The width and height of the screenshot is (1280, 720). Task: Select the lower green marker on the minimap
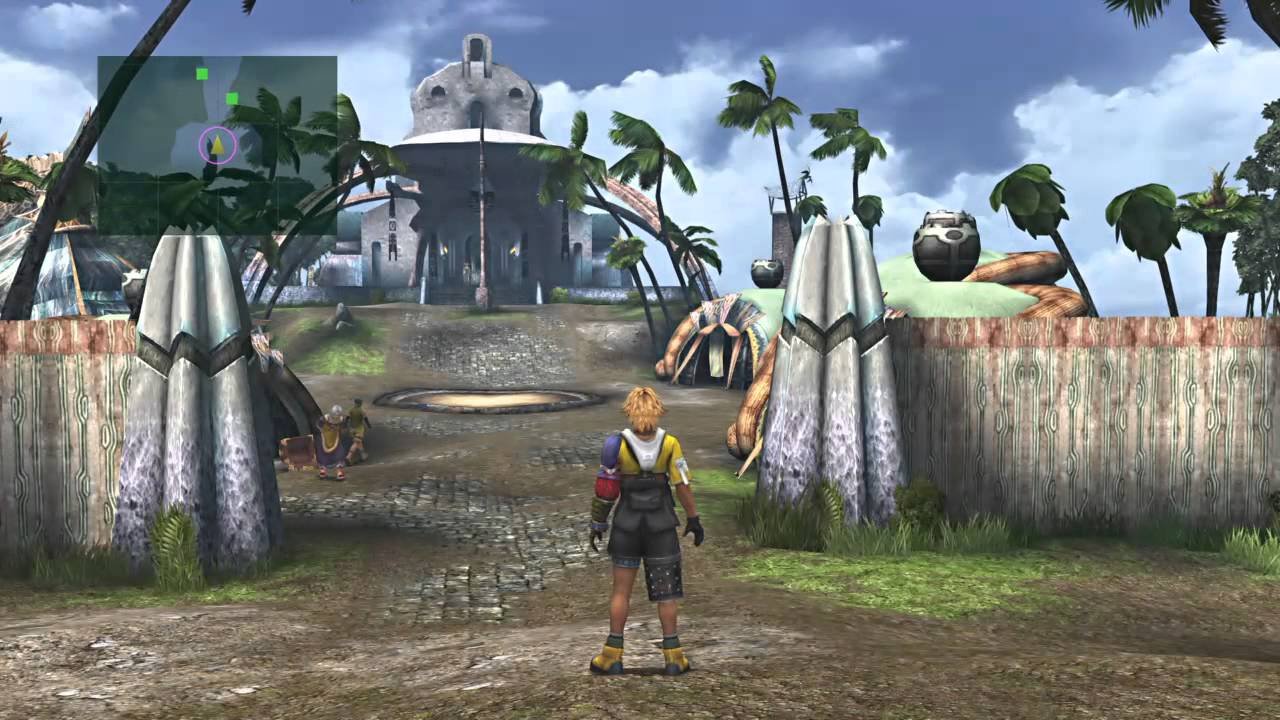click(231, 100)
